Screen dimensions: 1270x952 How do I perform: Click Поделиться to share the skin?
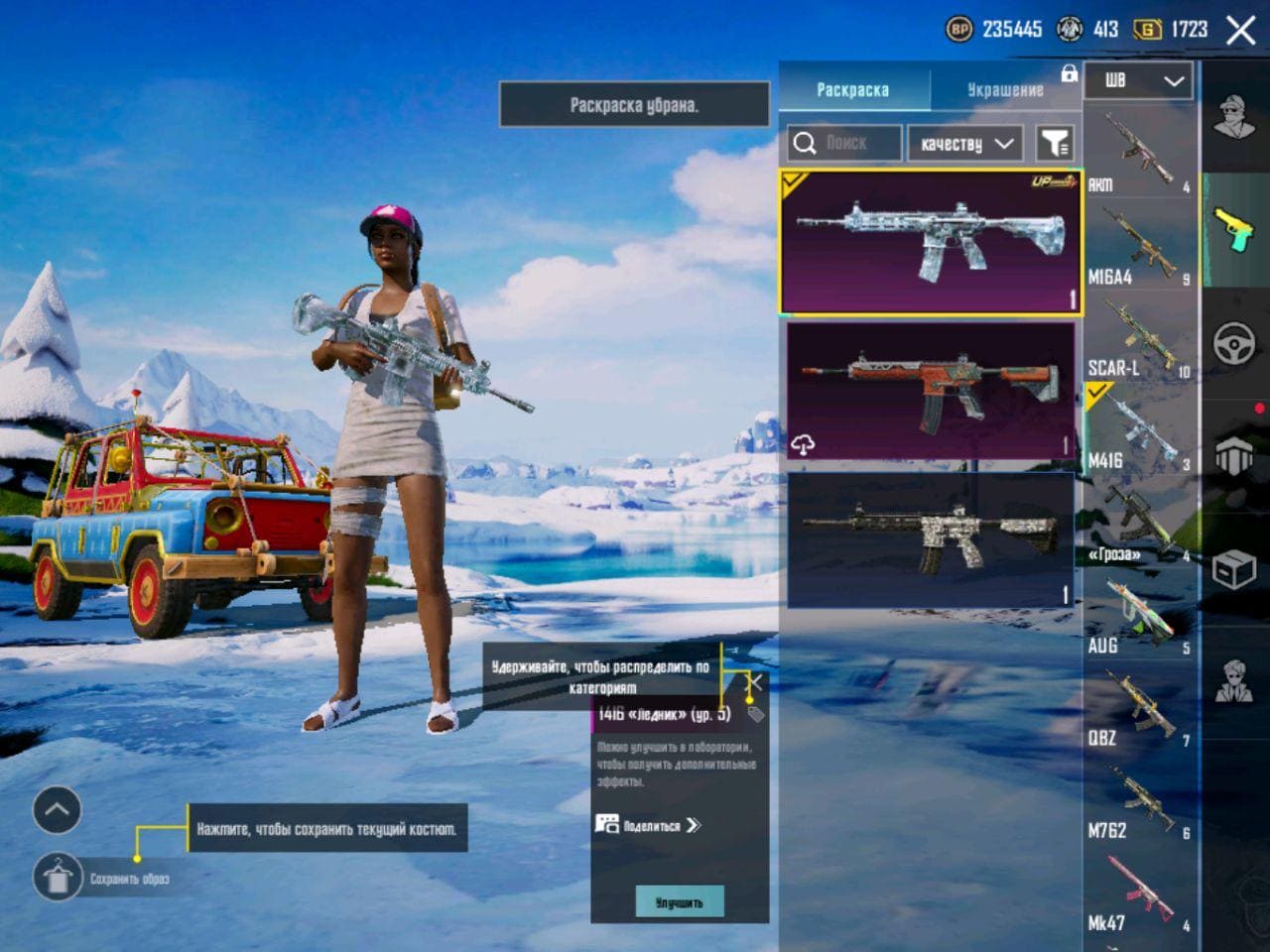[x=650, y=825]
